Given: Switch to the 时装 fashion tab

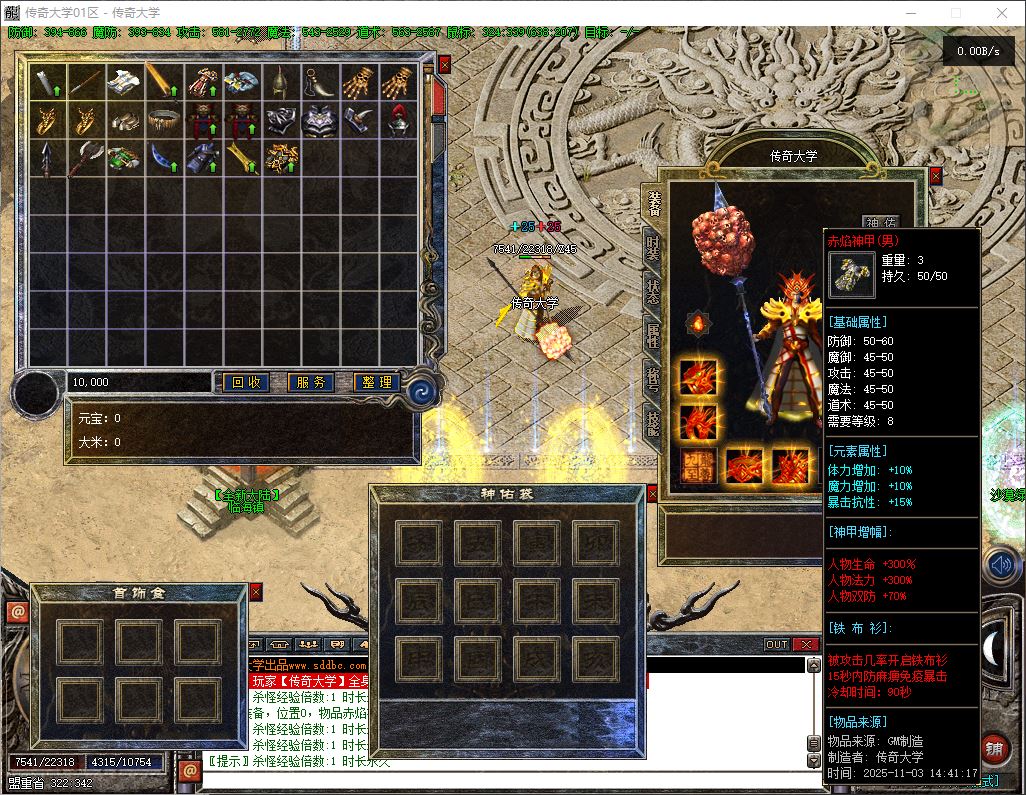Looking at the screenshot, I should click(653, 246).
